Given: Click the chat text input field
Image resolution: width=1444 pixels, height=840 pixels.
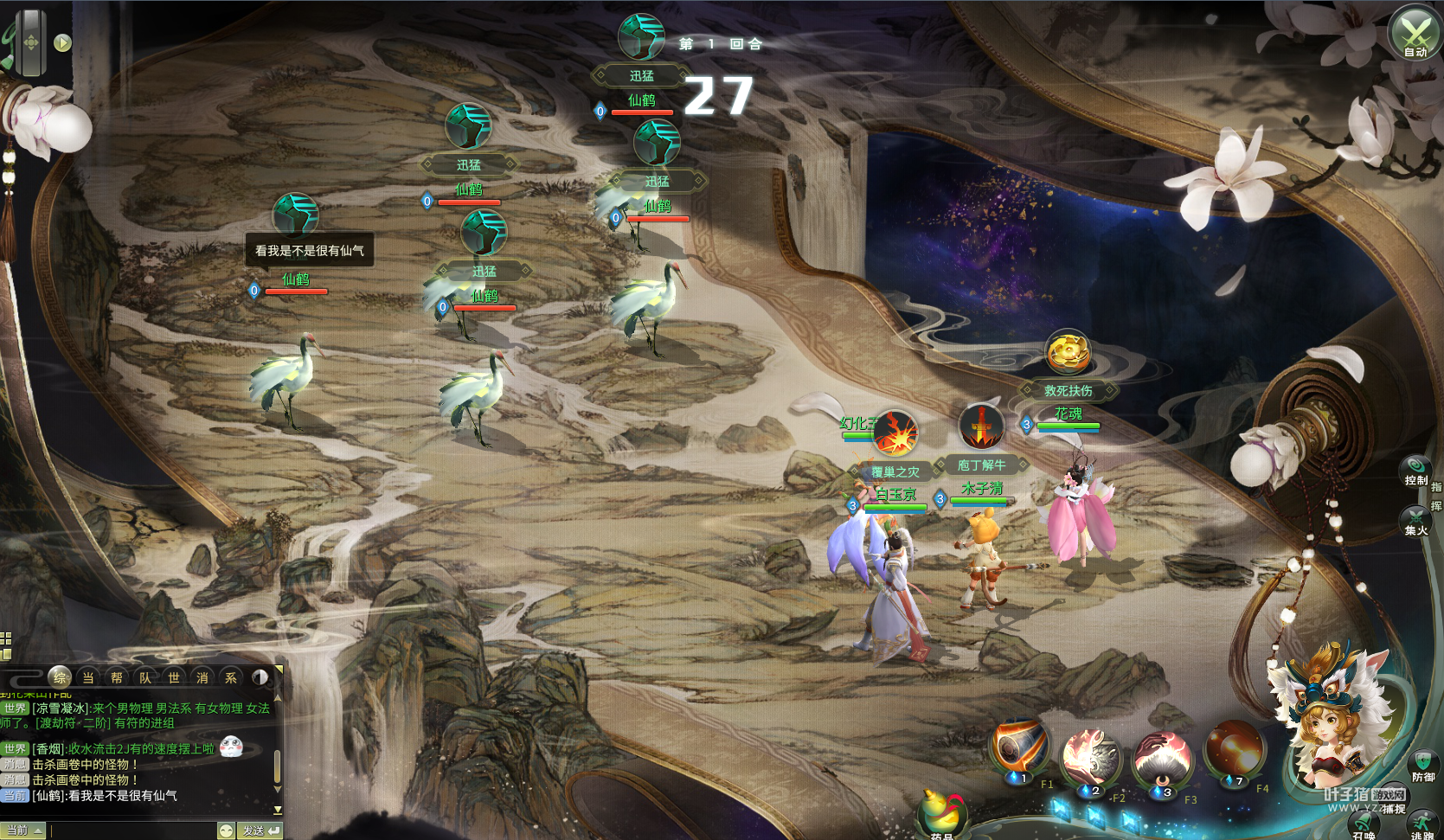Looking at the screenshot, I should [132, 830].
